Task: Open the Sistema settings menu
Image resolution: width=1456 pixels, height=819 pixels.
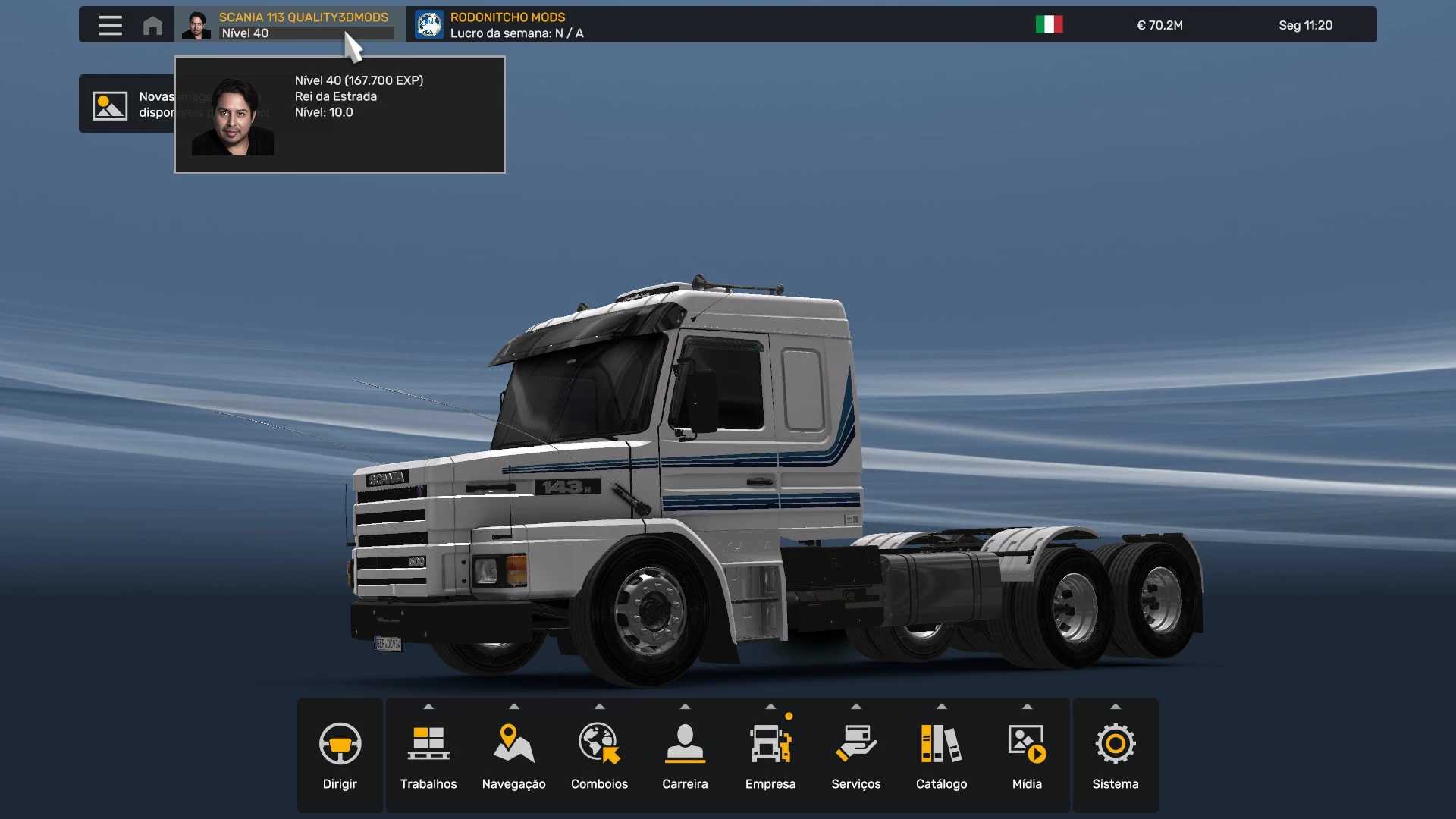Action: pos(1116,755)
